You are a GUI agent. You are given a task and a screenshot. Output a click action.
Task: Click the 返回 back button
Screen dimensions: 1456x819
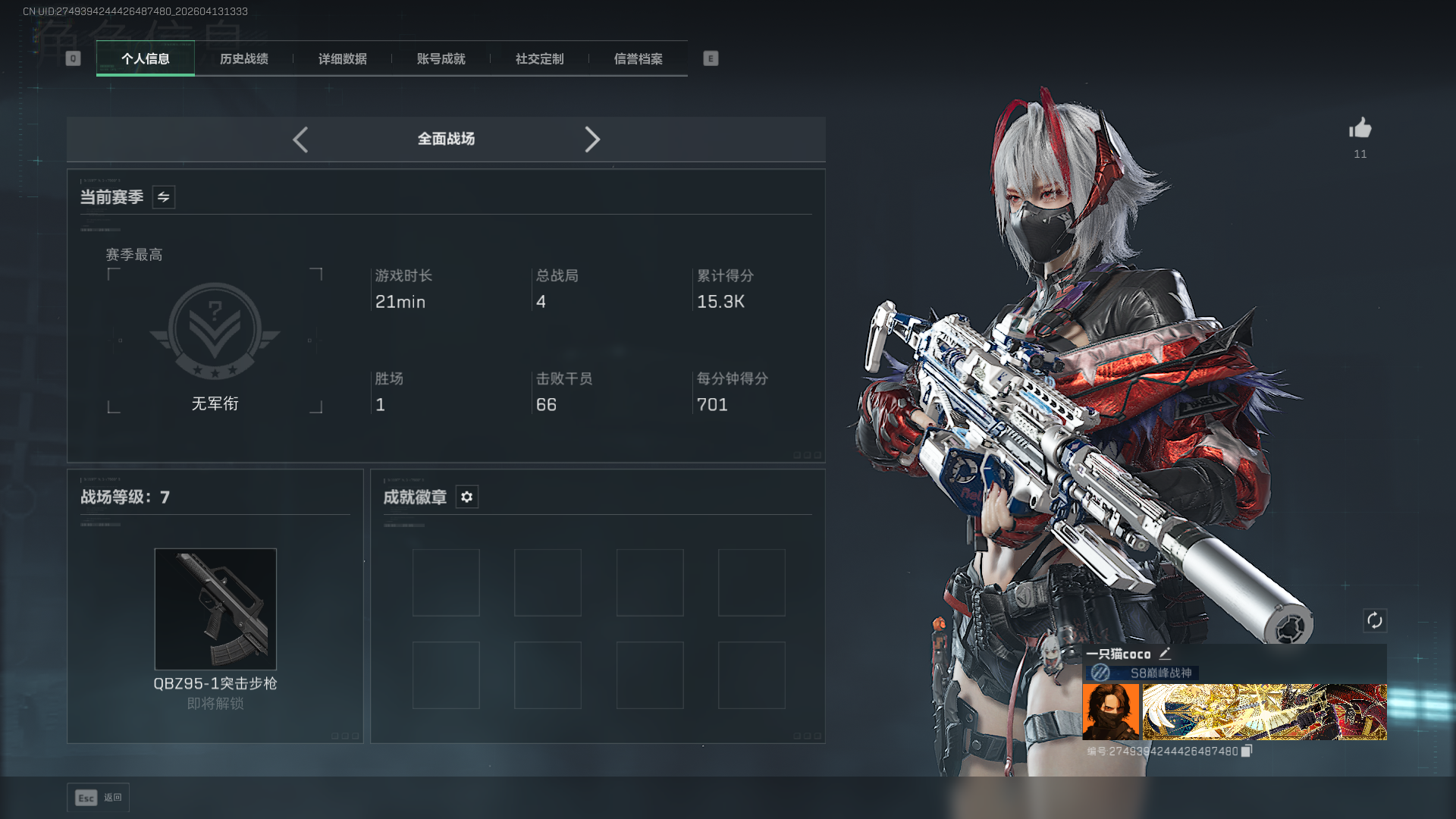point(99,798)
